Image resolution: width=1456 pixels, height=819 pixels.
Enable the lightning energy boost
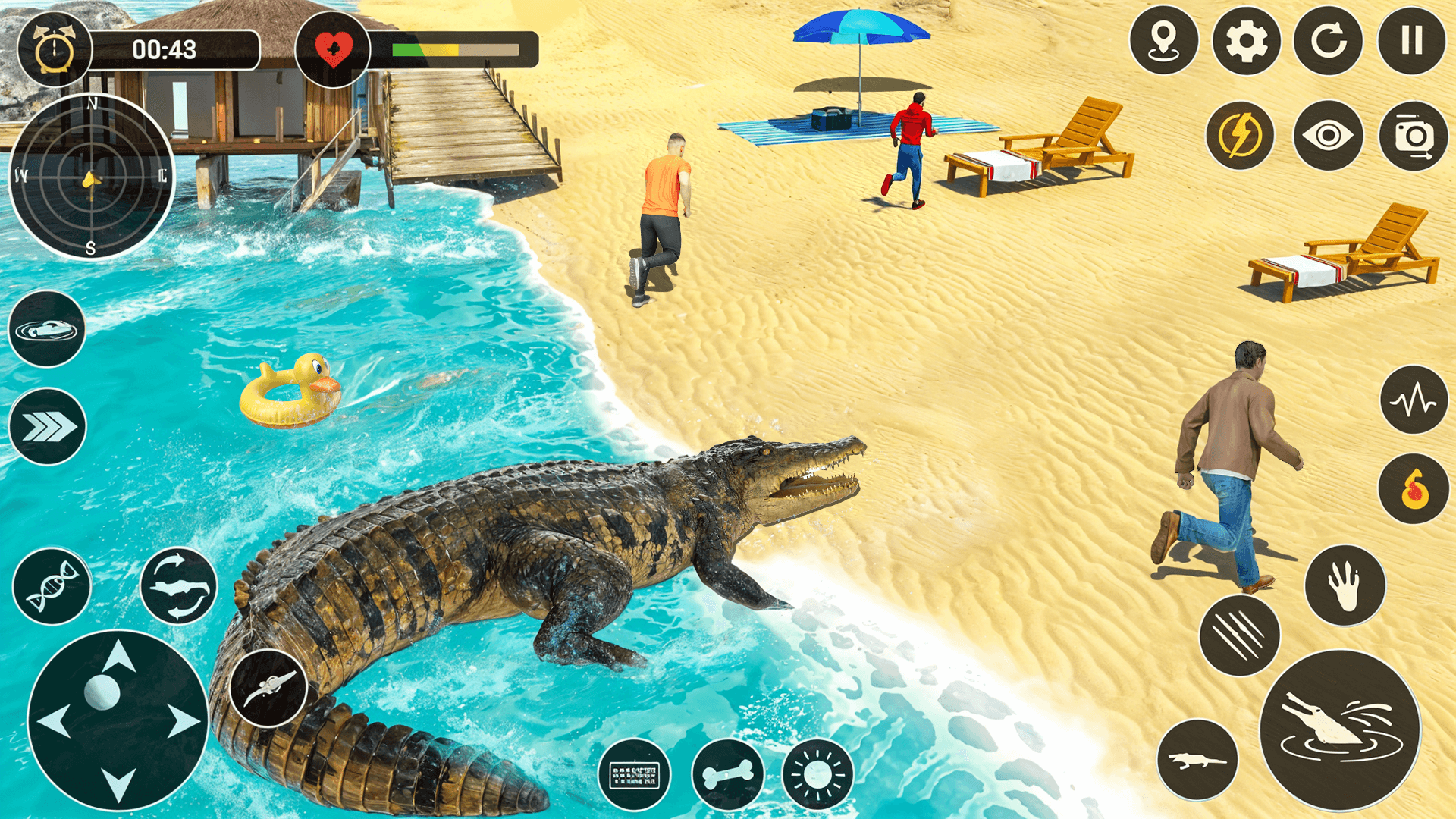click(x=1239, y=136)
